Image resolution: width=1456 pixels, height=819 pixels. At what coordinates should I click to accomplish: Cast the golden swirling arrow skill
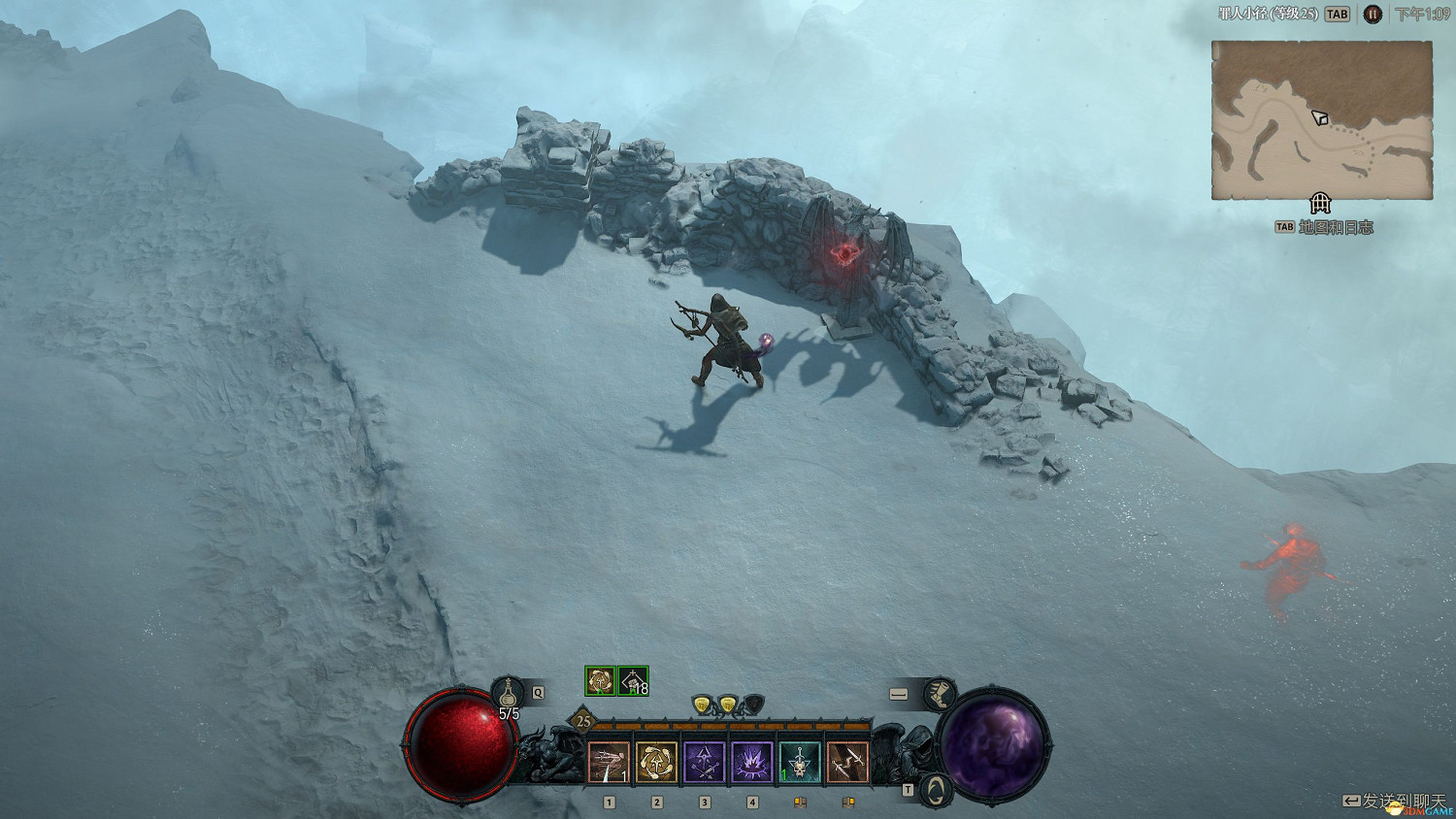click(656, 763)
